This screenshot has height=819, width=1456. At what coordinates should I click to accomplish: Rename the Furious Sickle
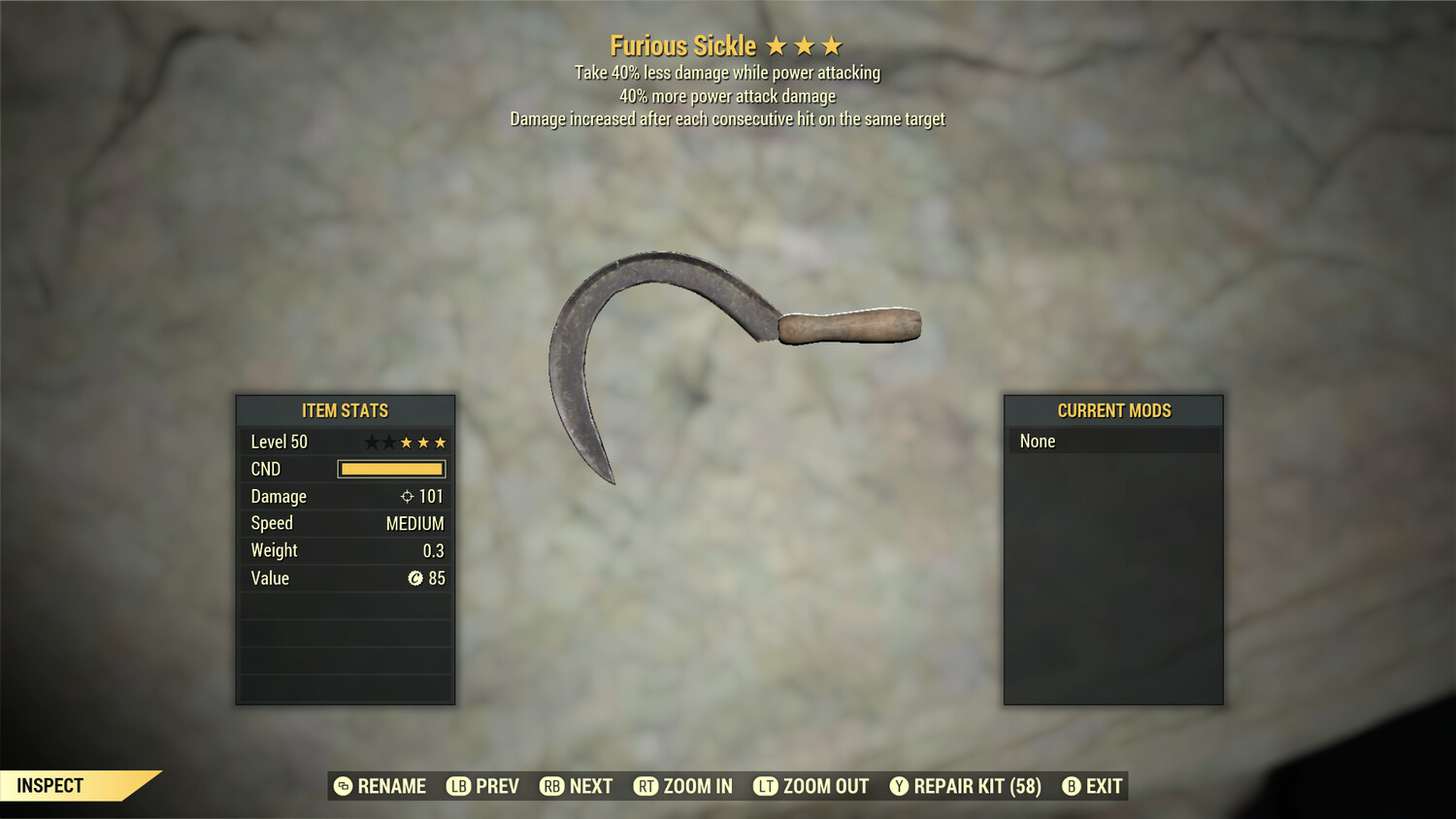click(x=381, y=786)
